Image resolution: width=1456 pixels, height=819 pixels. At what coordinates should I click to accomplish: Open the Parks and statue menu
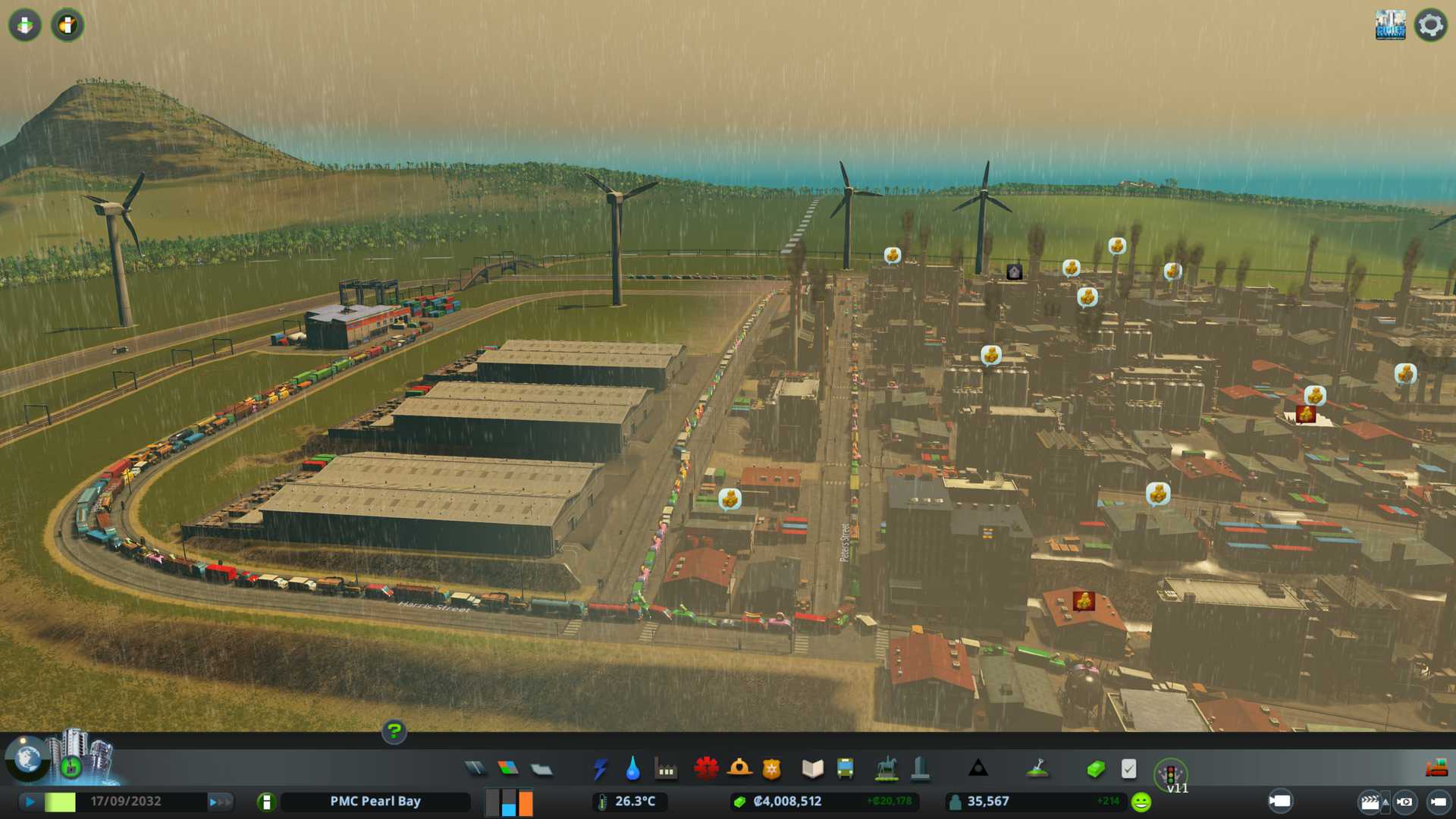886,769
